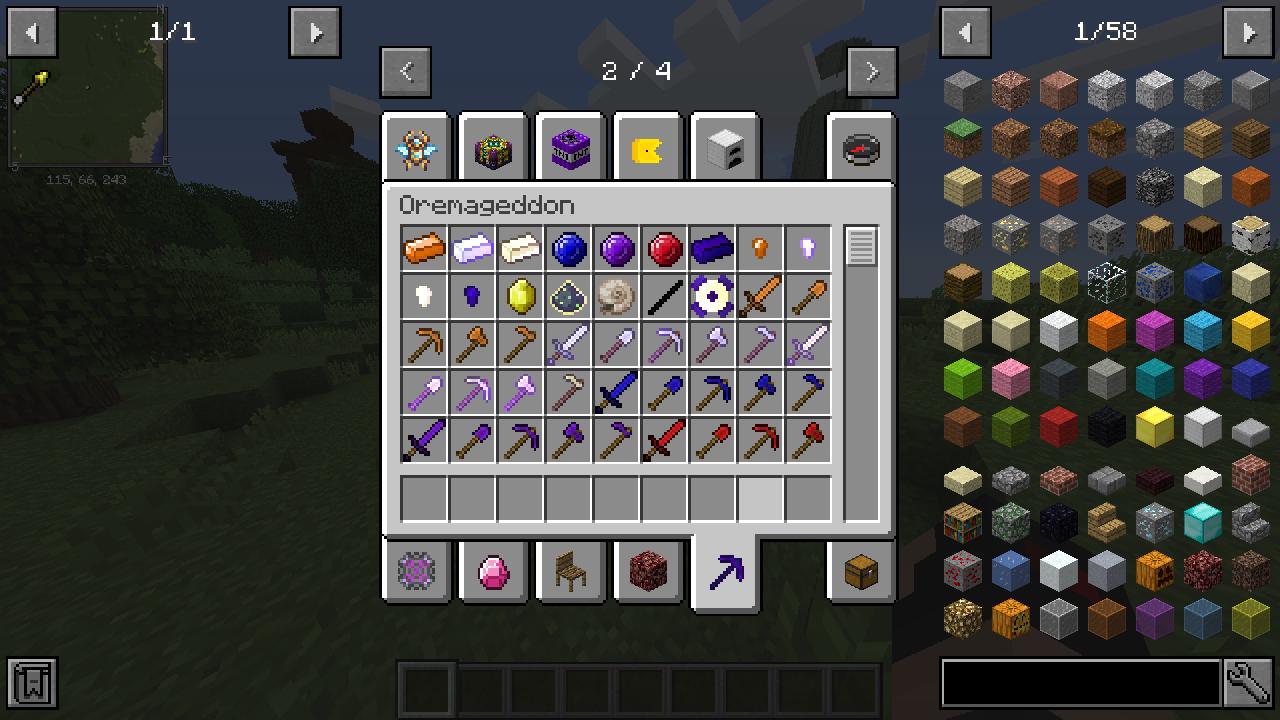
Task: Go to the previous creative tab page
Action: [406, 72]
